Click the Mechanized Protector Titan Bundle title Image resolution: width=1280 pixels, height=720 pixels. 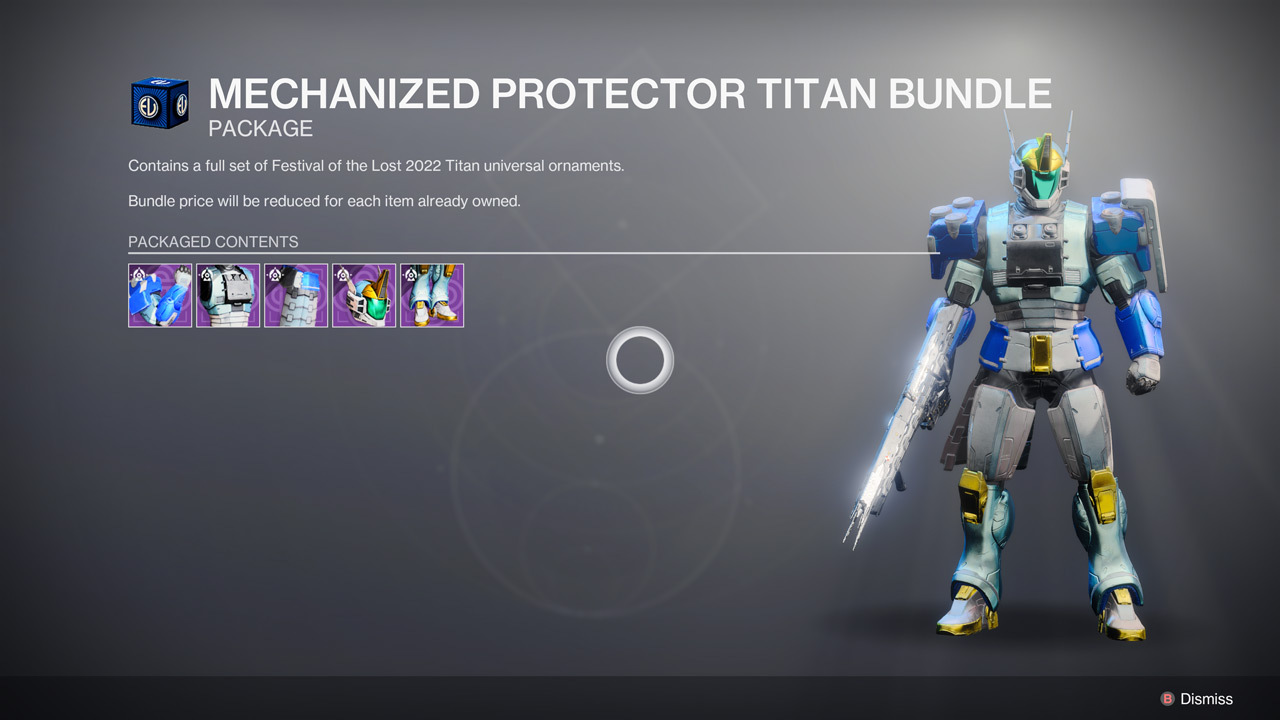(630, 93)
